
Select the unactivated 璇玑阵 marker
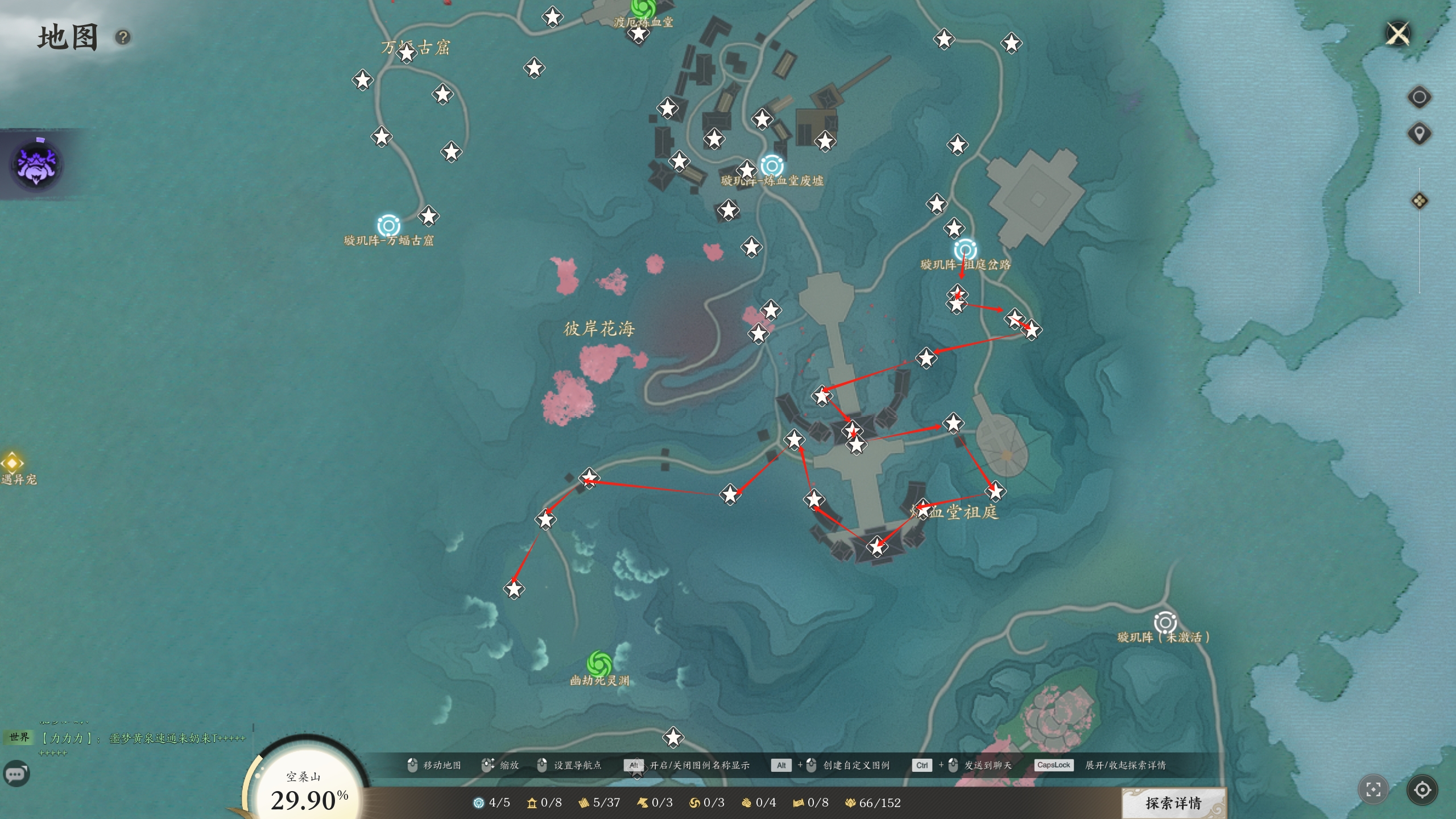pos(1164,622)
